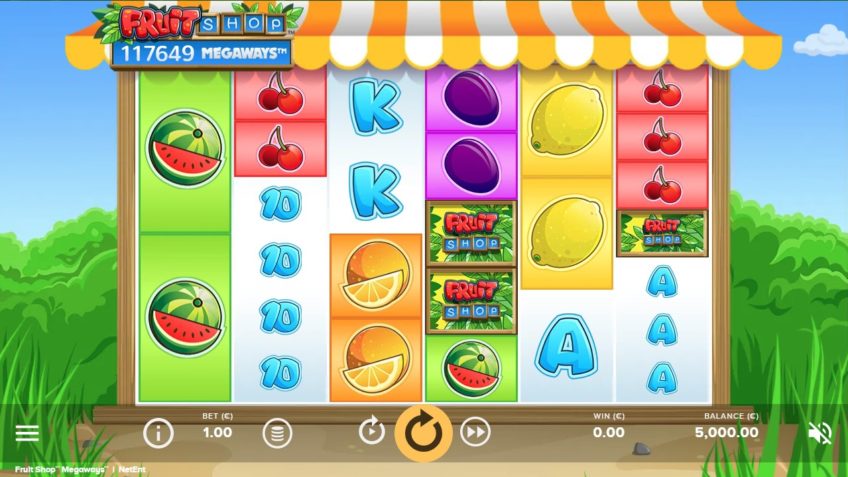The height and width of the screenshot is (477, 848).
Task: Toggle the muted sound speaker icon
Action: point(820,433)
